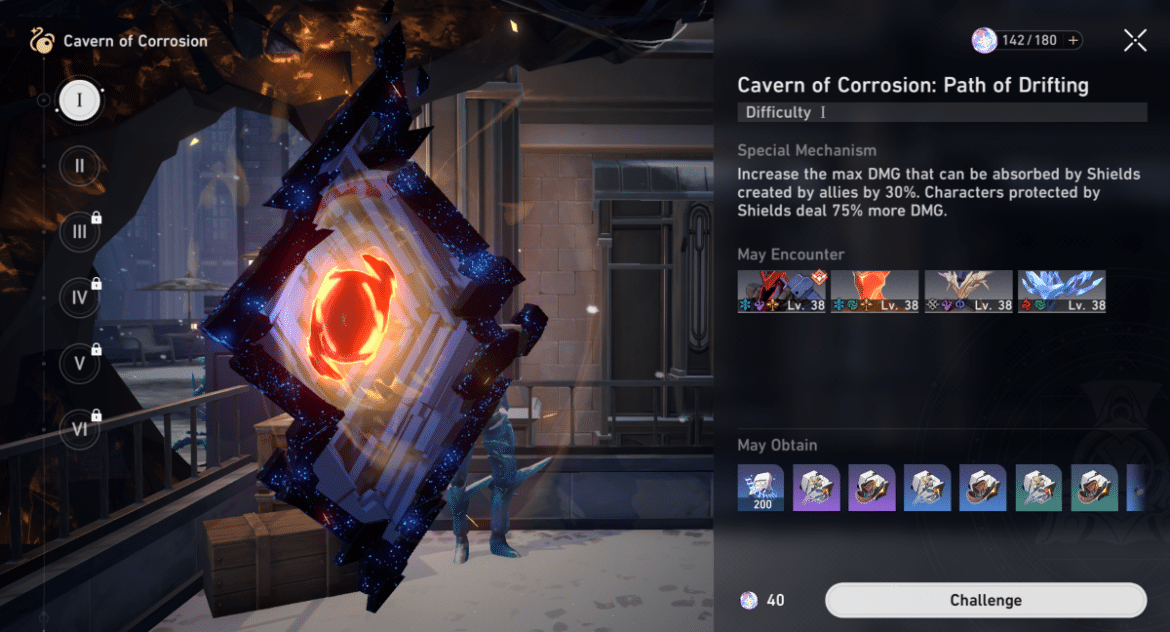Inspect the pale winged enemy thumbnail
Image resolution: width=1170 pixels, height=632 pixels.
968,291
